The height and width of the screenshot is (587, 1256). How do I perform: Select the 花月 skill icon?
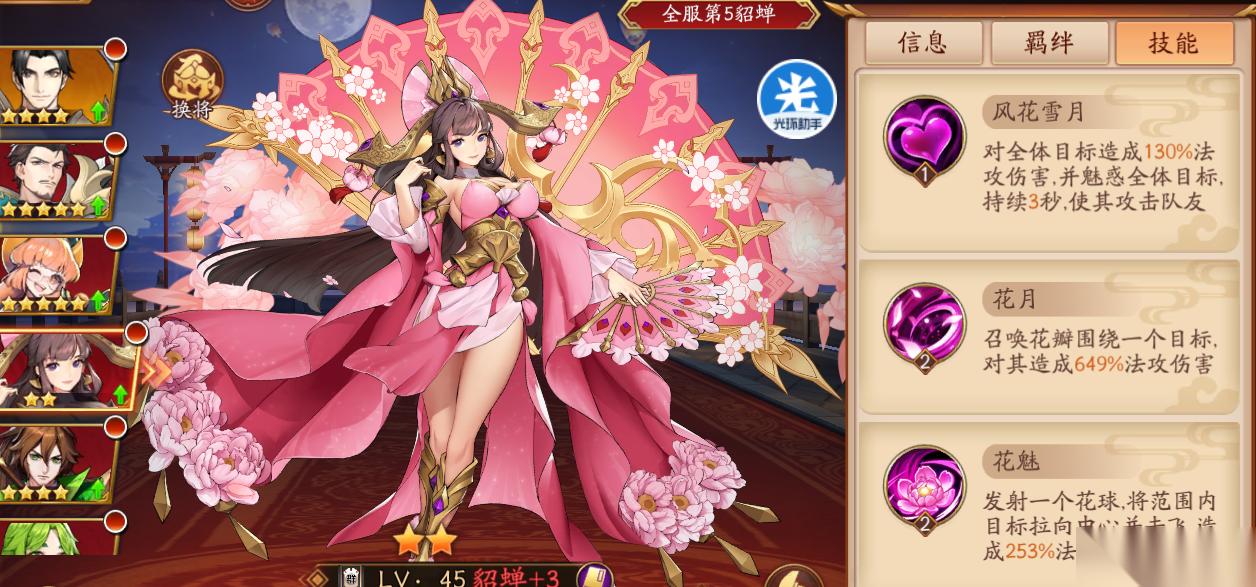coord(924,325)
